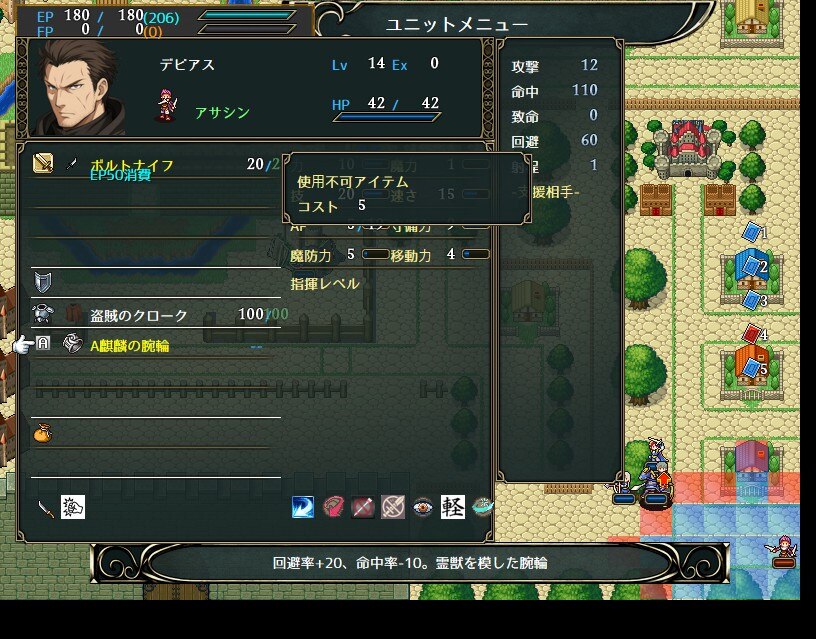The image size is (816, 639).
Task: Select the orange item pouch slot
Action: pos(43,433)
